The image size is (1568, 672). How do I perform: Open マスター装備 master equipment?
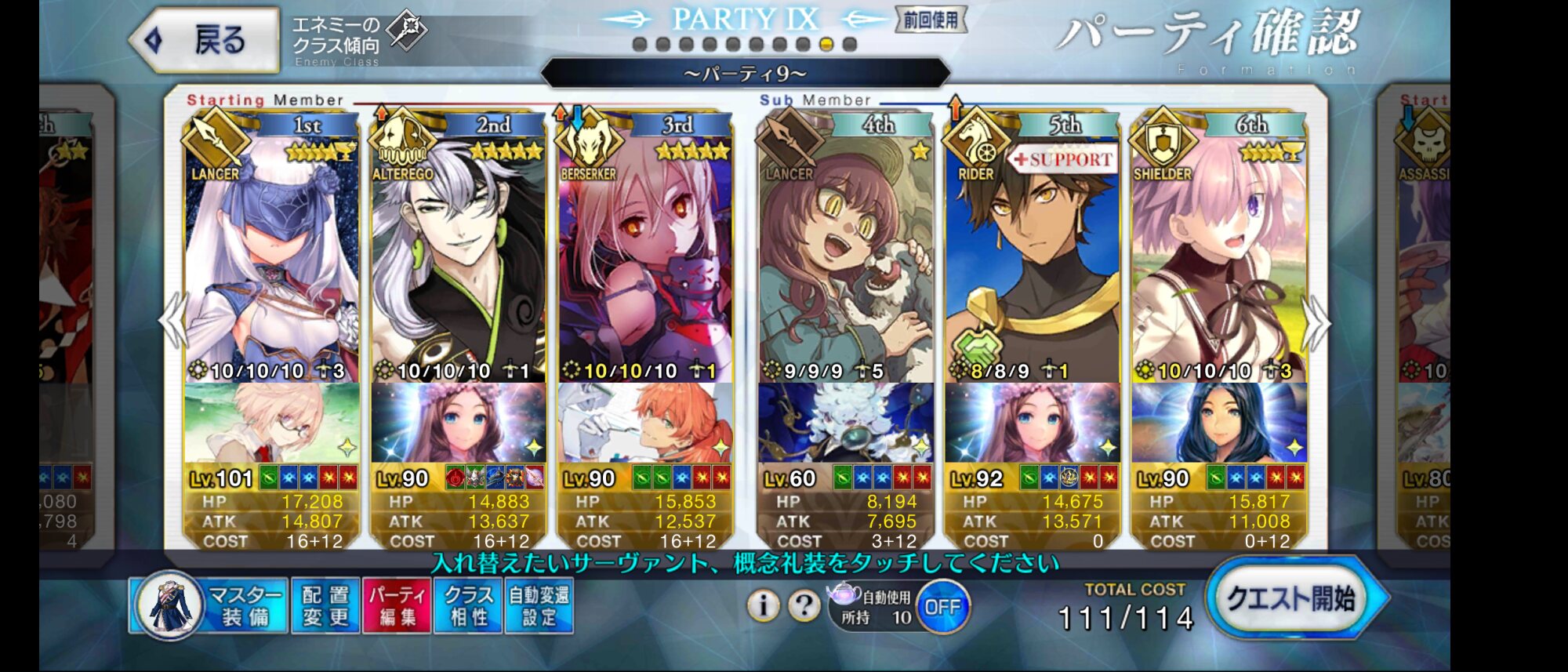point(209,605)
